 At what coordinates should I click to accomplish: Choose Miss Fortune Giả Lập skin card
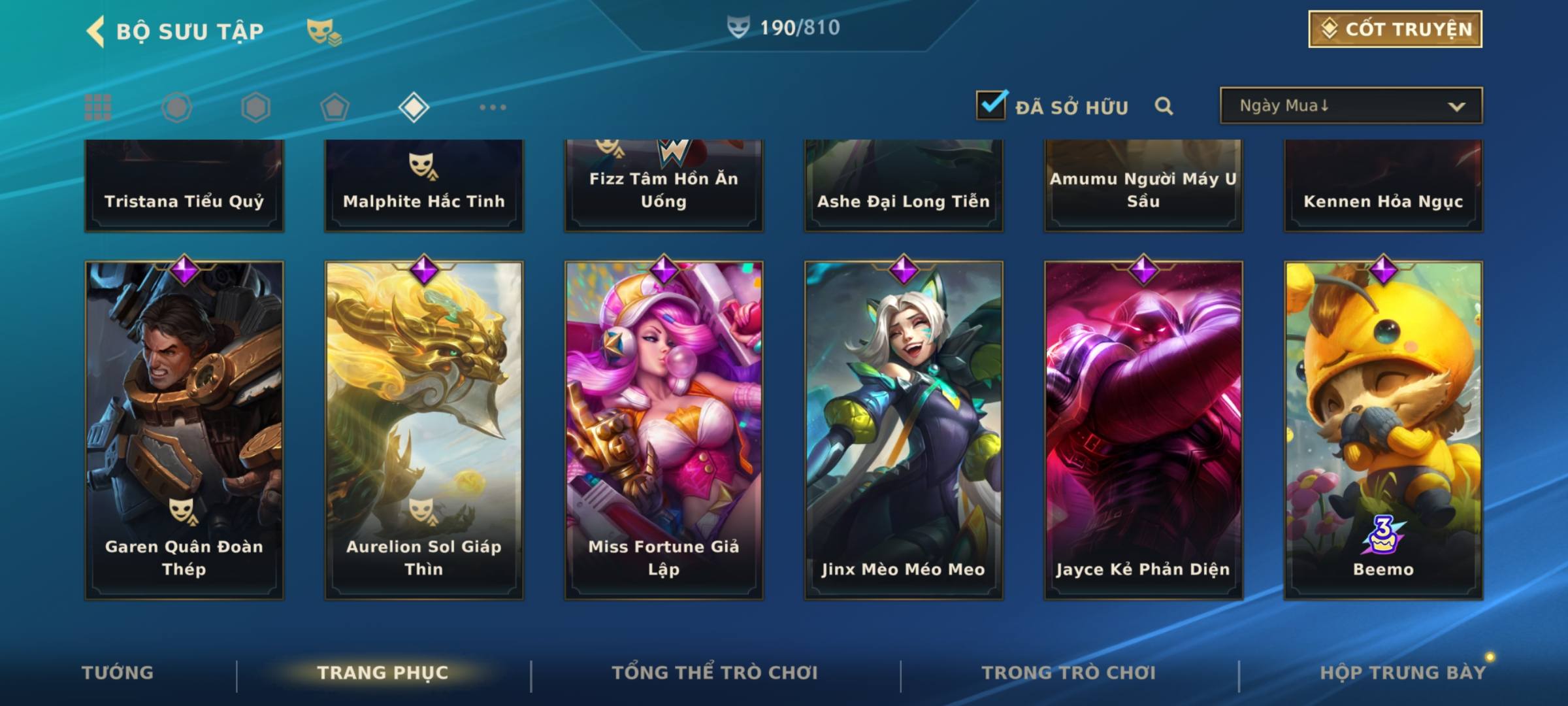pos(664,429)
